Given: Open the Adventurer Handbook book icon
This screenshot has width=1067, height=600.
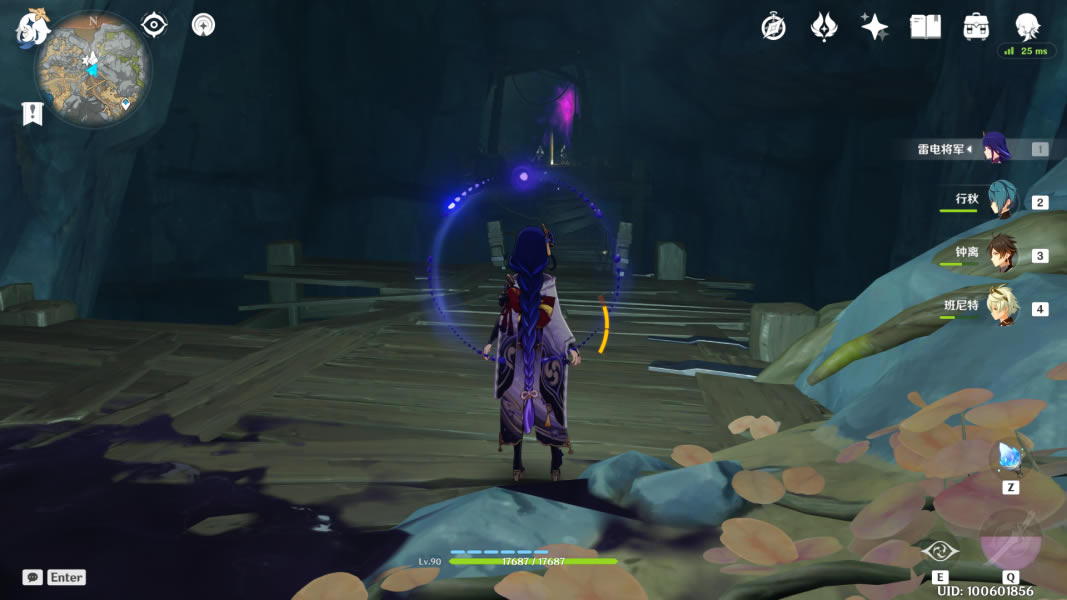Looking at the screenshot, I should tap(925, 27).
